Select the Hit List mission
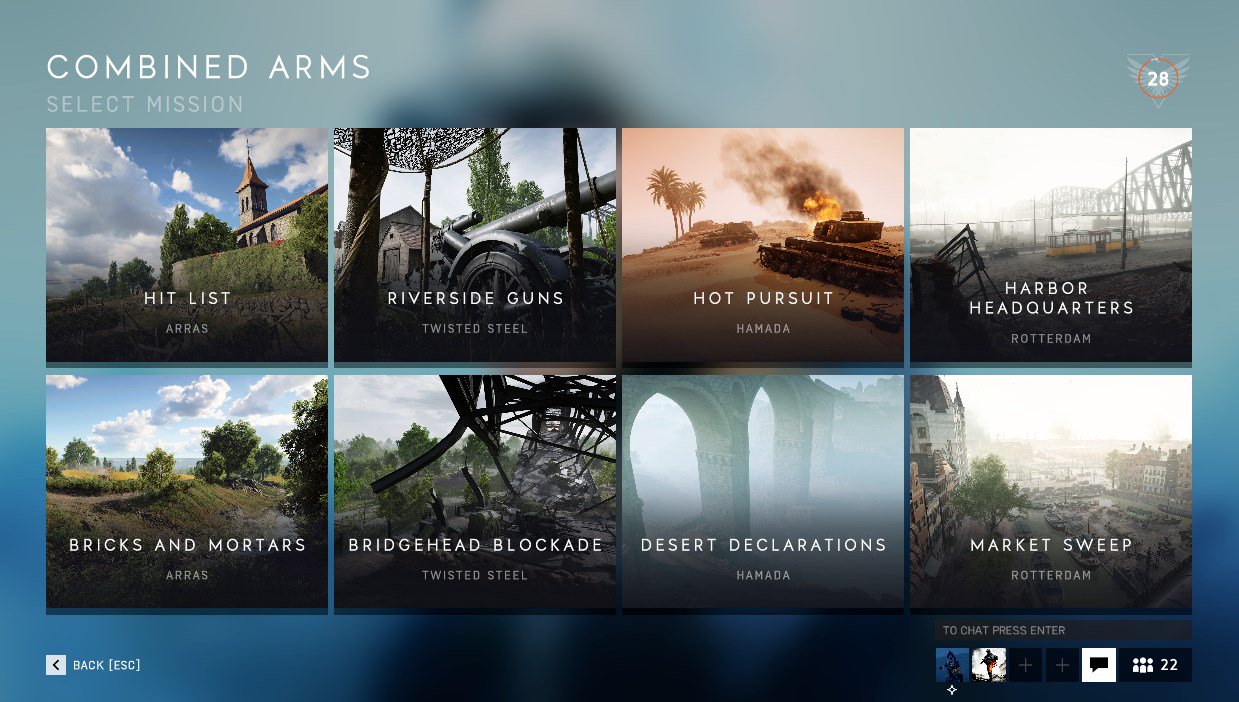Screen dimensions: 1239x702 coord(187,244)
